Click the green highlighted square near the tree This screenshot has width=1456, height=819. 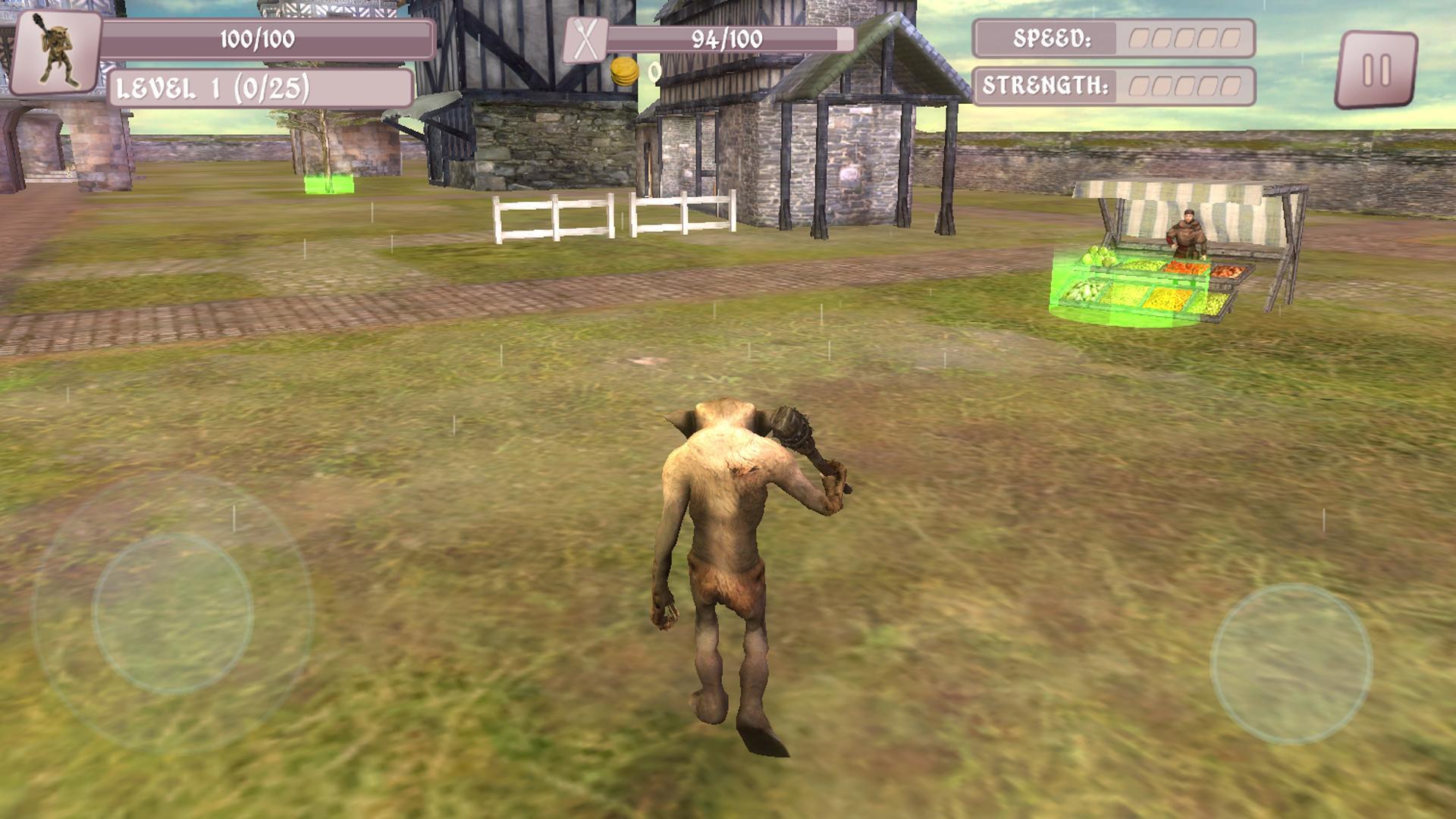(328, 184)
